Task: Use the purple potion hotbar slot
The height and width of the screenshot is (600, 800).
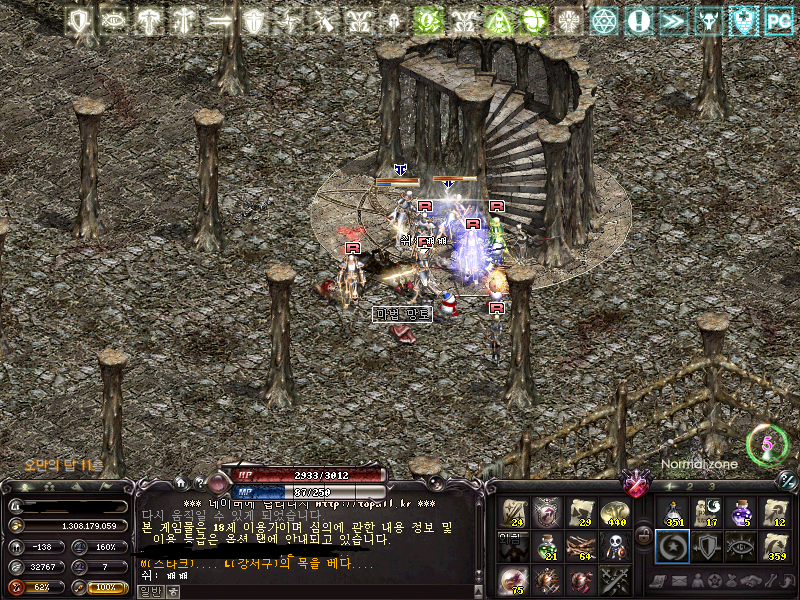Action: coord(741,513)
